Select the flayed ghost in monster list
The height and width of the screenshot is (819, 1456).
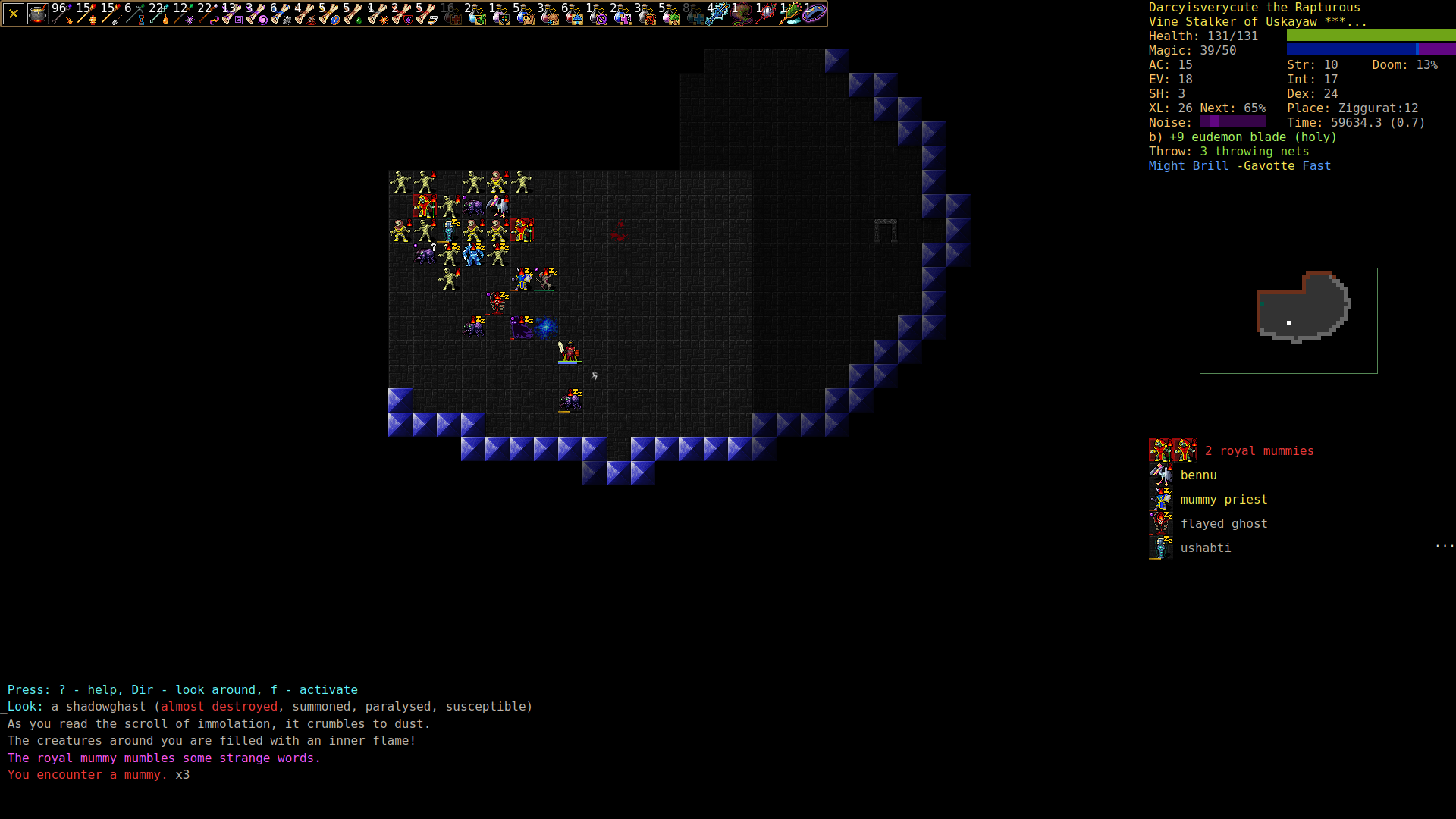point(1223,524)
